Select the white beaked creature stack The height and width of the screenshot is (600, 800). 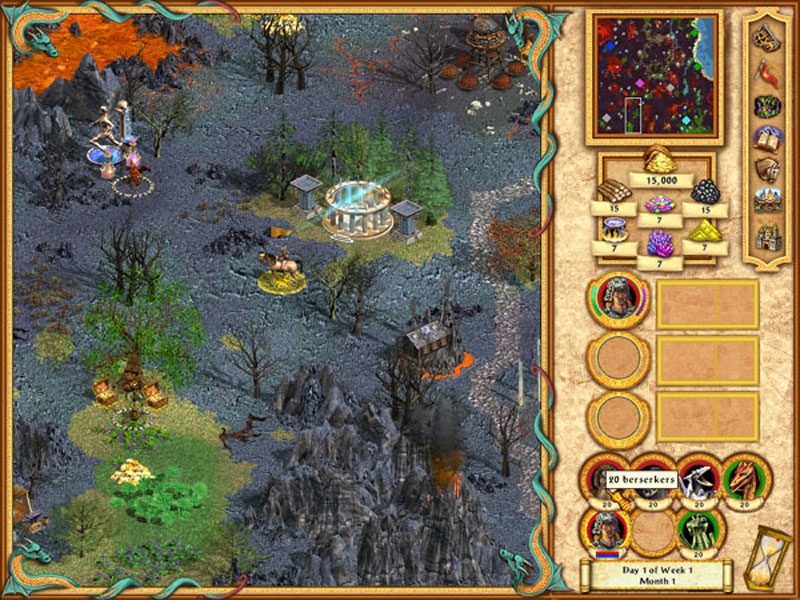699,480
